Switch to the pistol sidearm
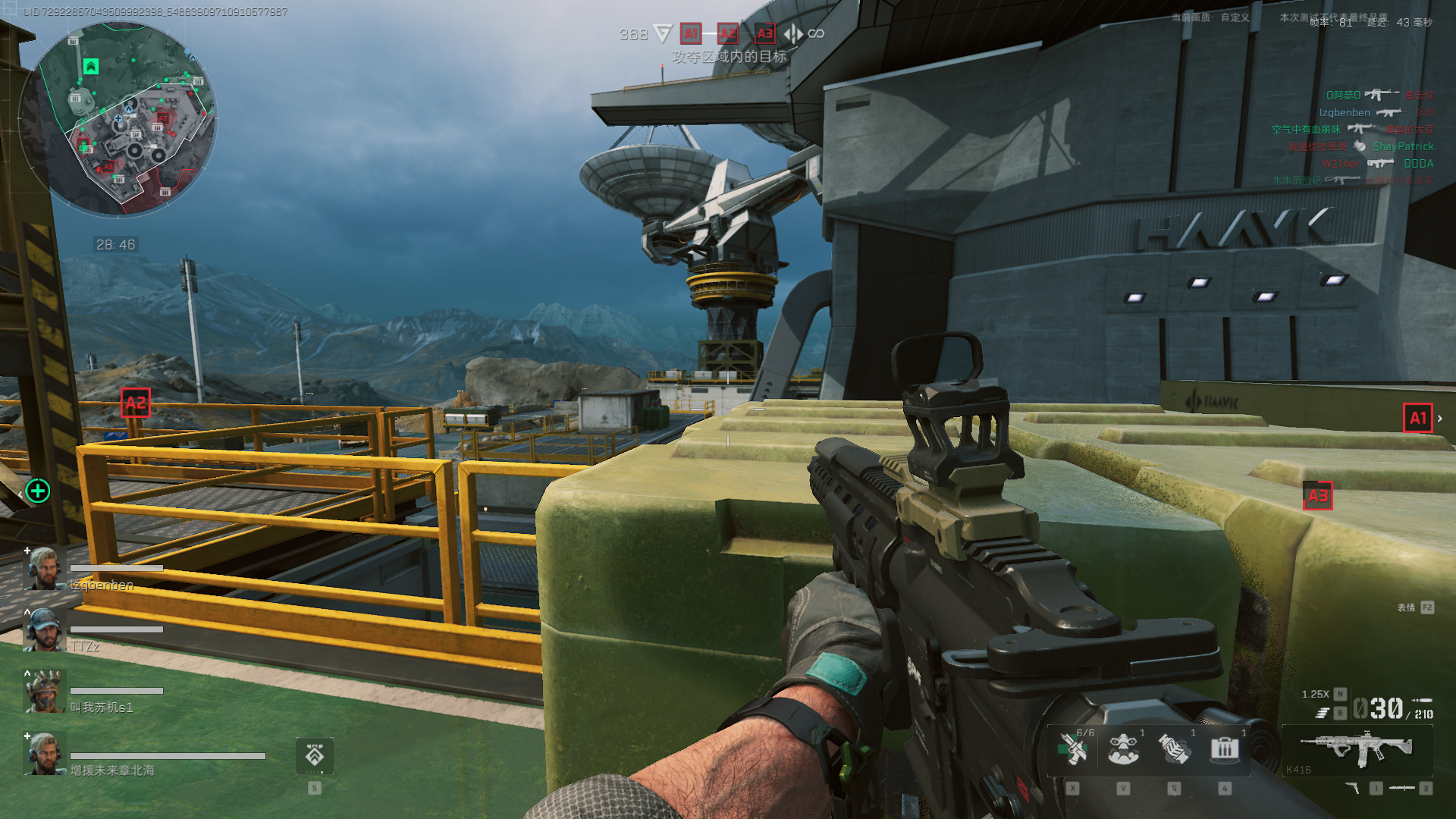This screenshot has height=819, width=1456. coord(1352,789)
